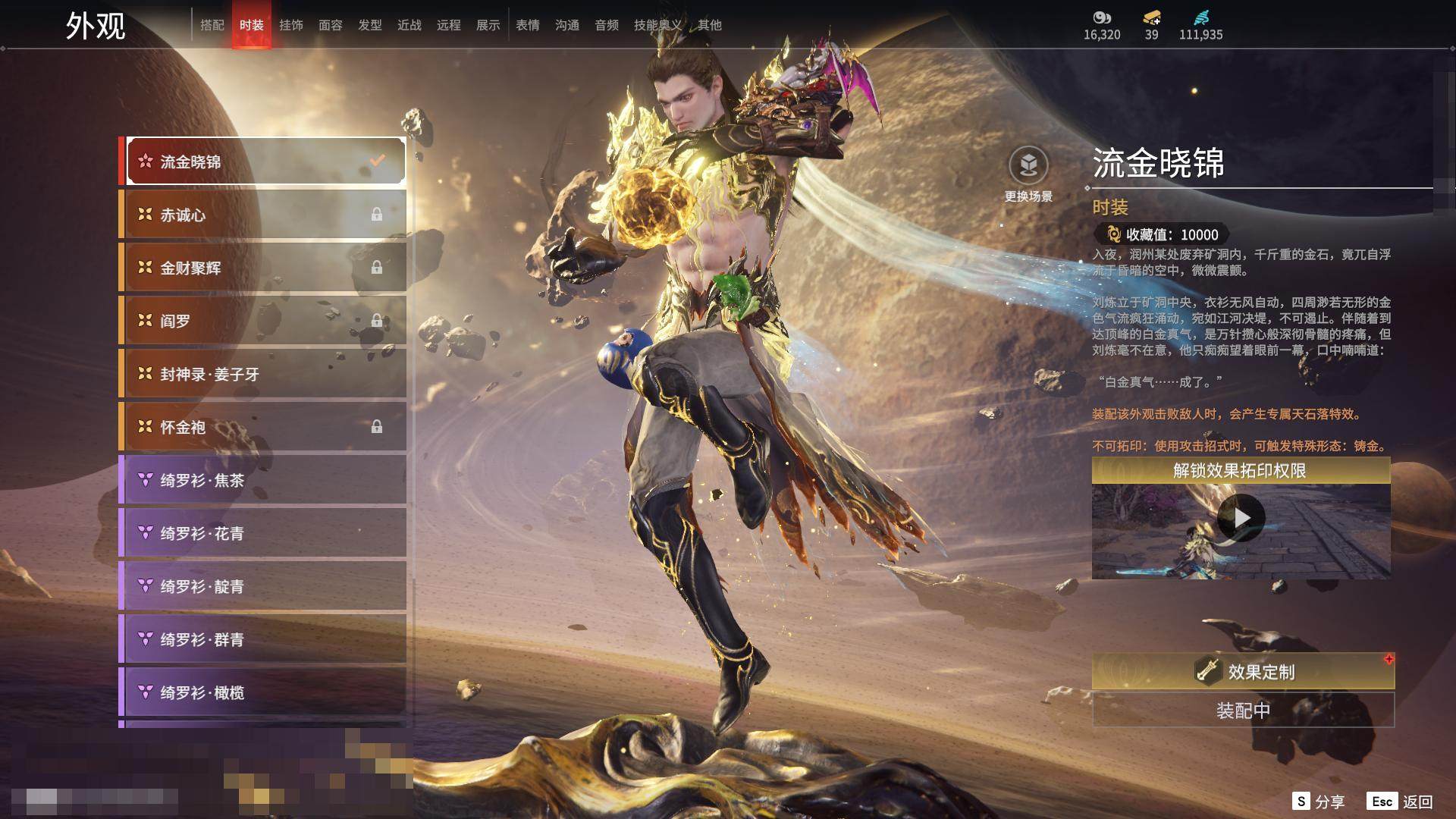Click the 分享 share button
This screenshot has width=1456, height=819.
click(x=1319, y=802)
